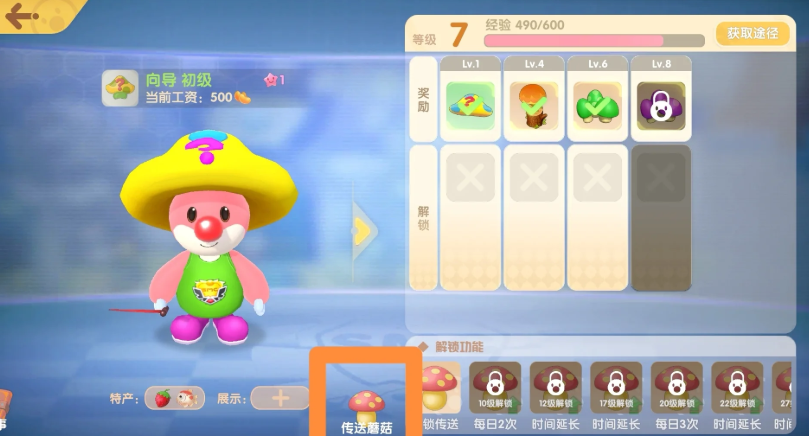The width and height of the screenshot is (809, 436).
Task: Select the locked Lv.8 purple reward
Action: point(661,104)
